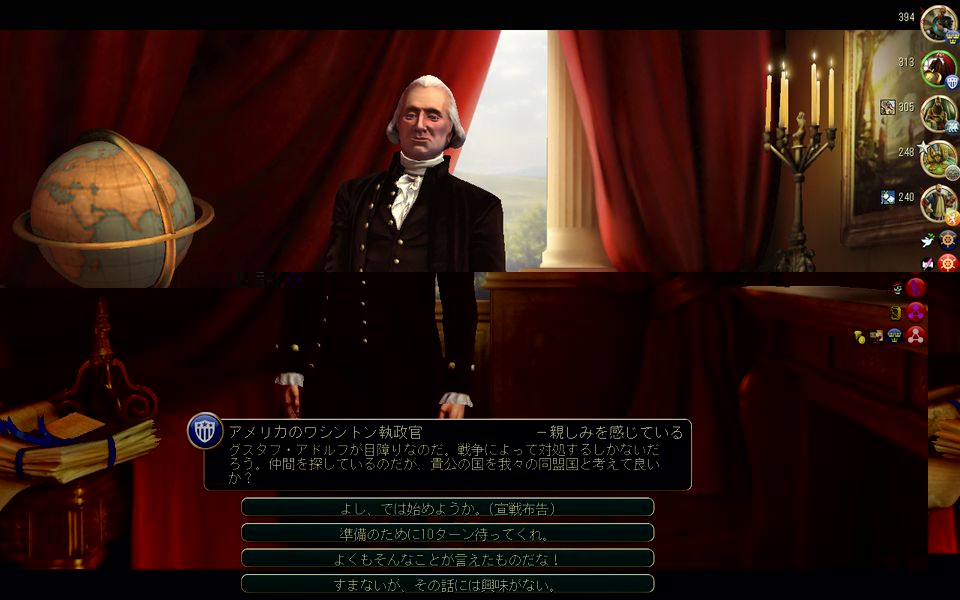Select the leader portrait with score 240
This screenshot has width=960, height=600.
pyautogui.click(x=938, y=202)
